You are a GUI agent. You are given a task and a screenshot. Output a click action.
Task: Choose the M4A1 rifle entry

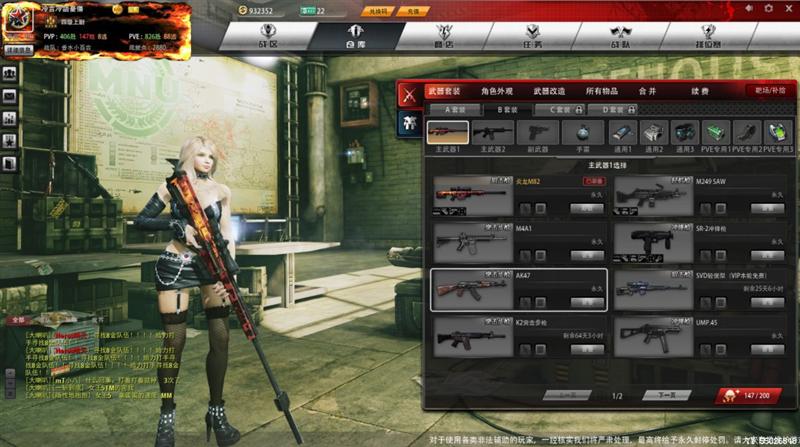518,242
